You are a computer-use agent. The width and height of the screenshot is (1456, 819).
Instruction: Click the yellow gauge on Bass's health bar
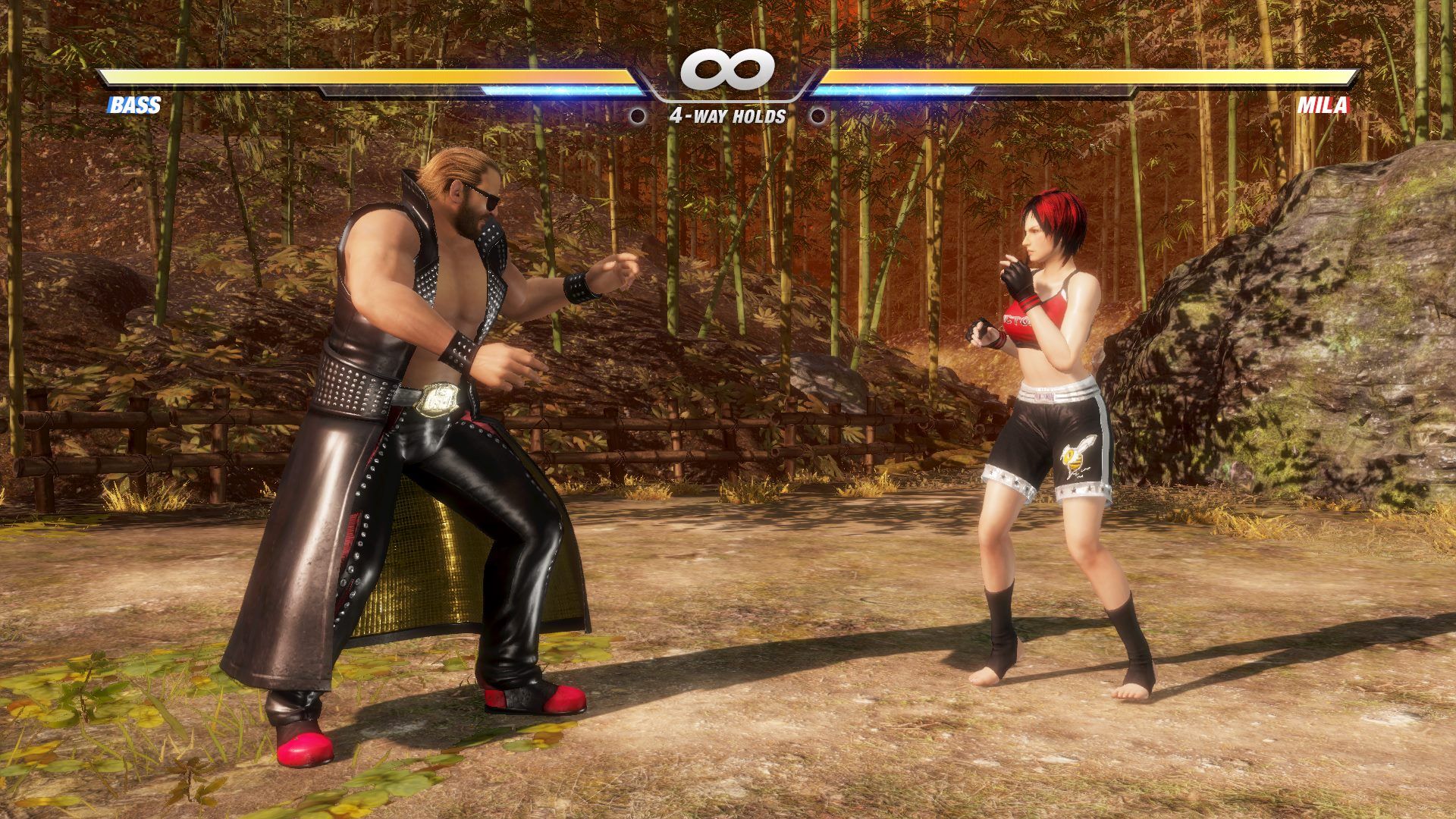tap(364, 76)
